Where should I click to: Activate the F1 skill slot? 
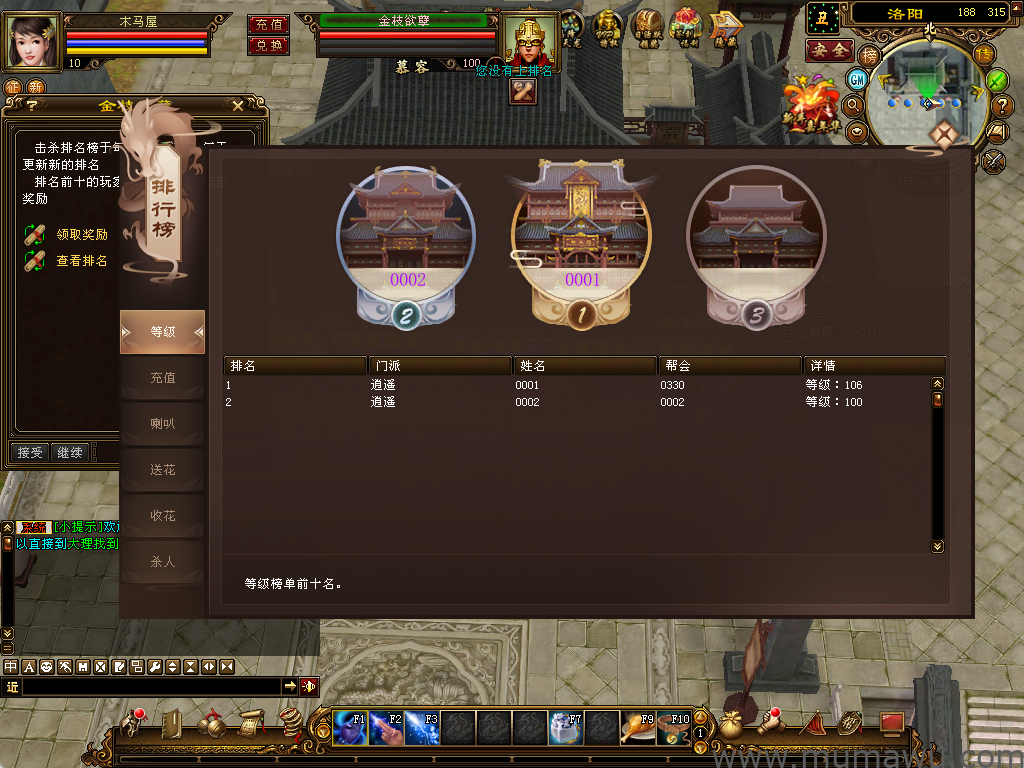click(x=350, y=727)
